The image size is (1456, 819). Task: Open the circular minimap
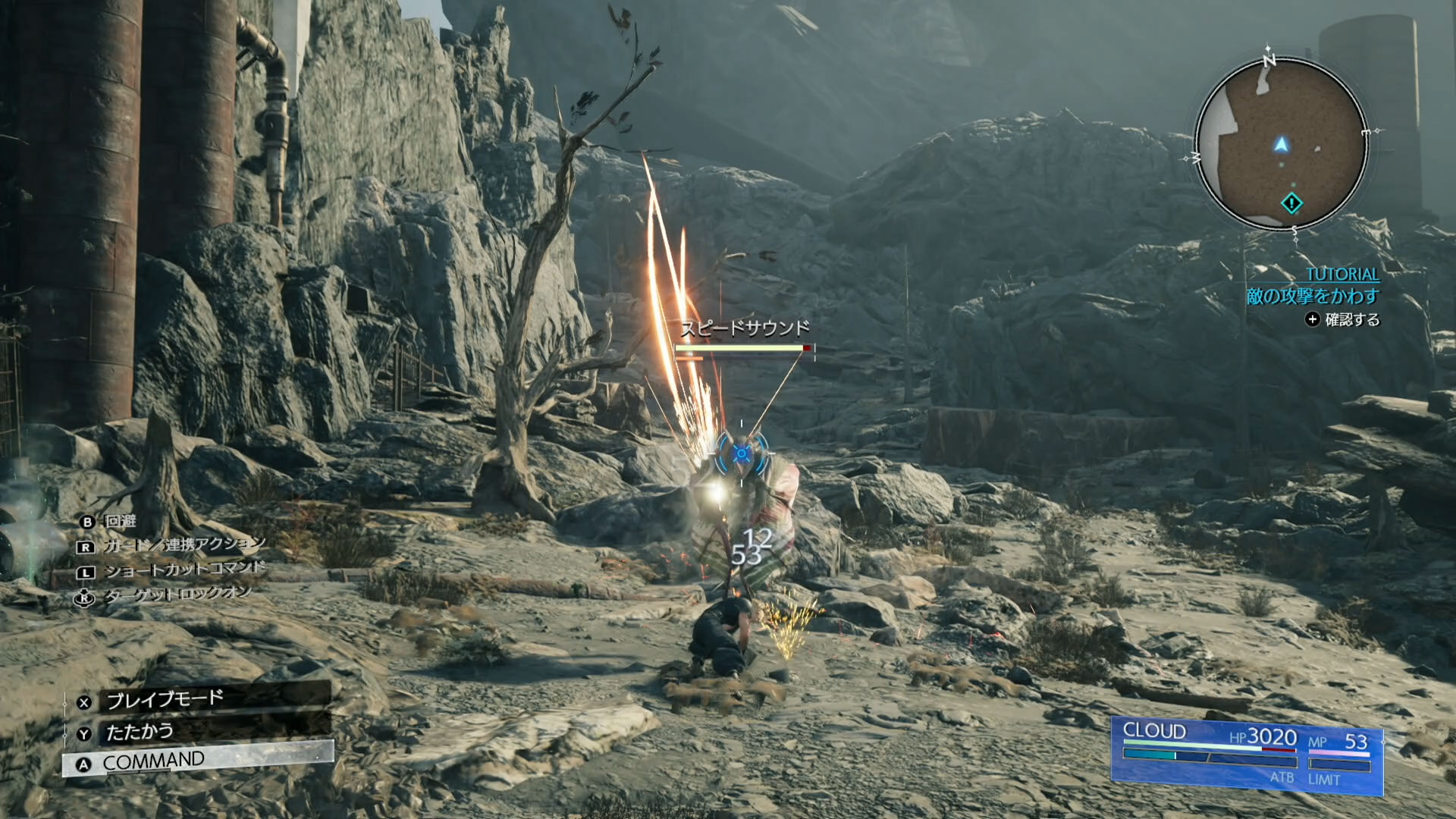coord(1282,144)
